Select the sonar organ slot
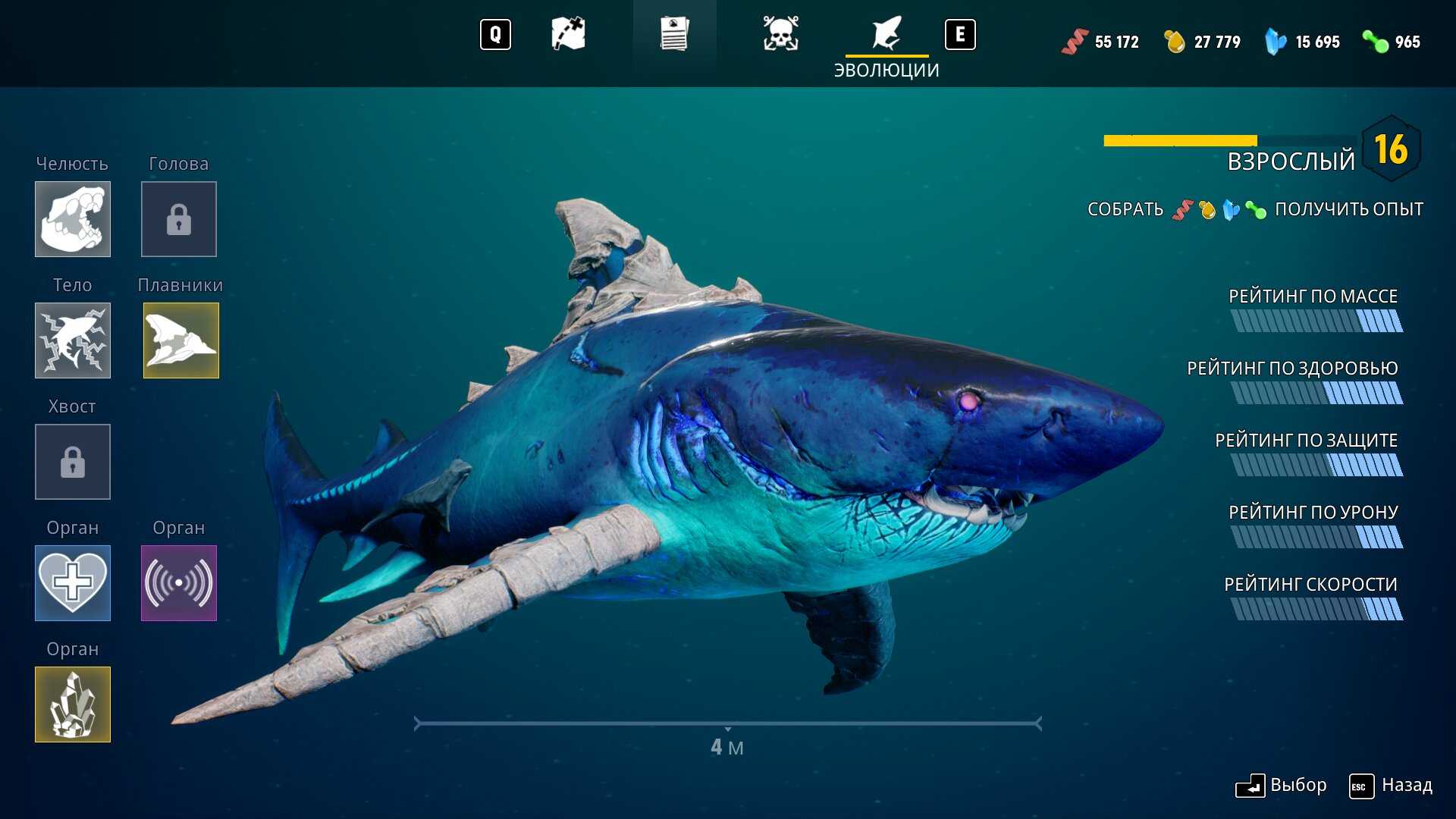This screenshot has height=819, width=1456. tap(179, 583)
